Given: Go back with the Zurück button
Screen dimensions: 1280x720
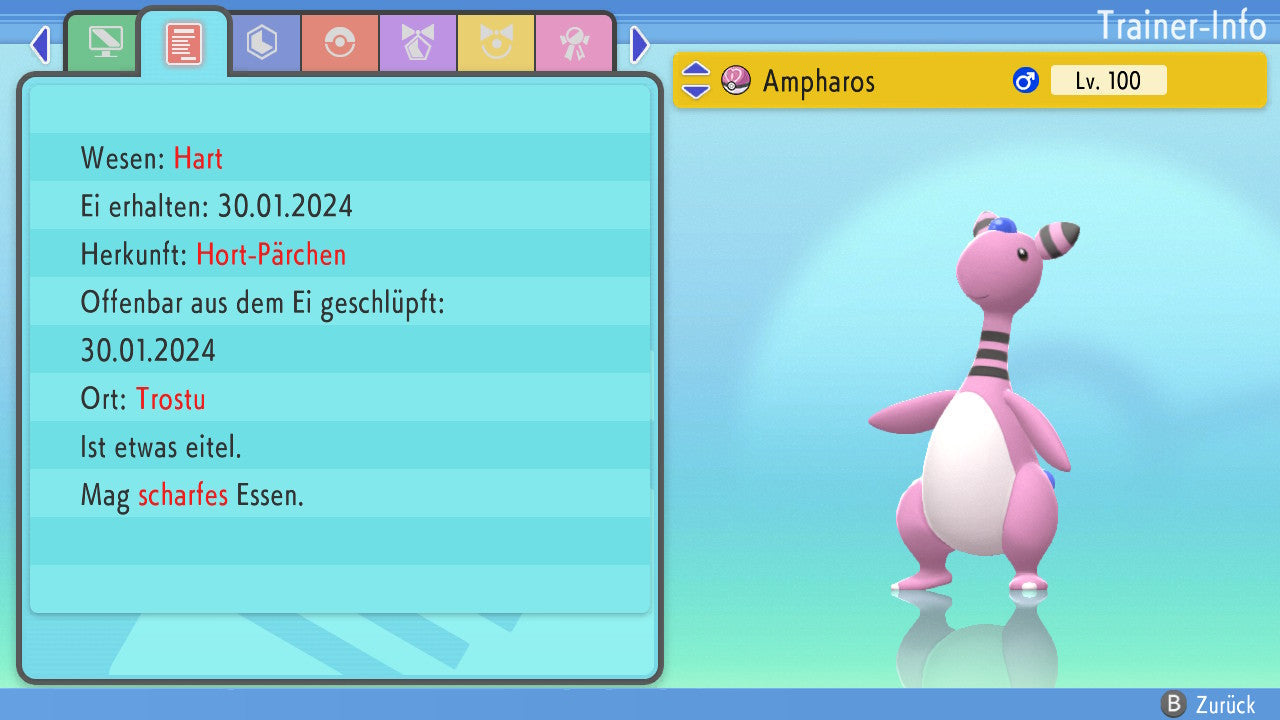Looking at the screenshot, I should coord(1209,704).
